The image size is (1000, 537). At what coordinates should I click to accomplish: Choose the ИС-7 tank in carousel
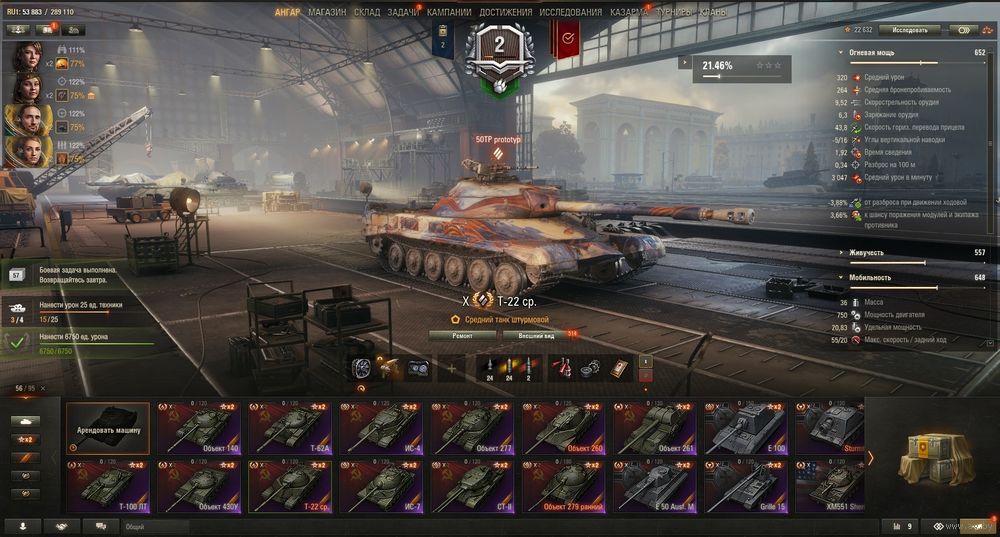383,486
